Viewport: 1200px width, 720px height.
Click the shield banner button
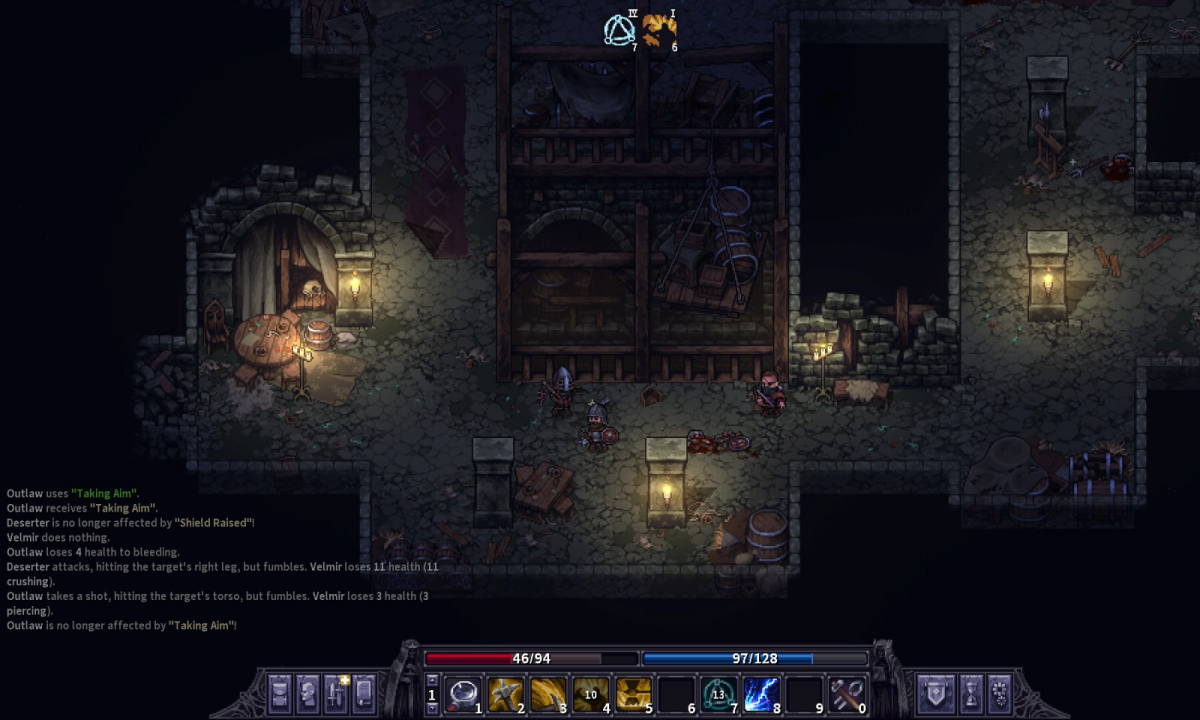click(936, 692)
